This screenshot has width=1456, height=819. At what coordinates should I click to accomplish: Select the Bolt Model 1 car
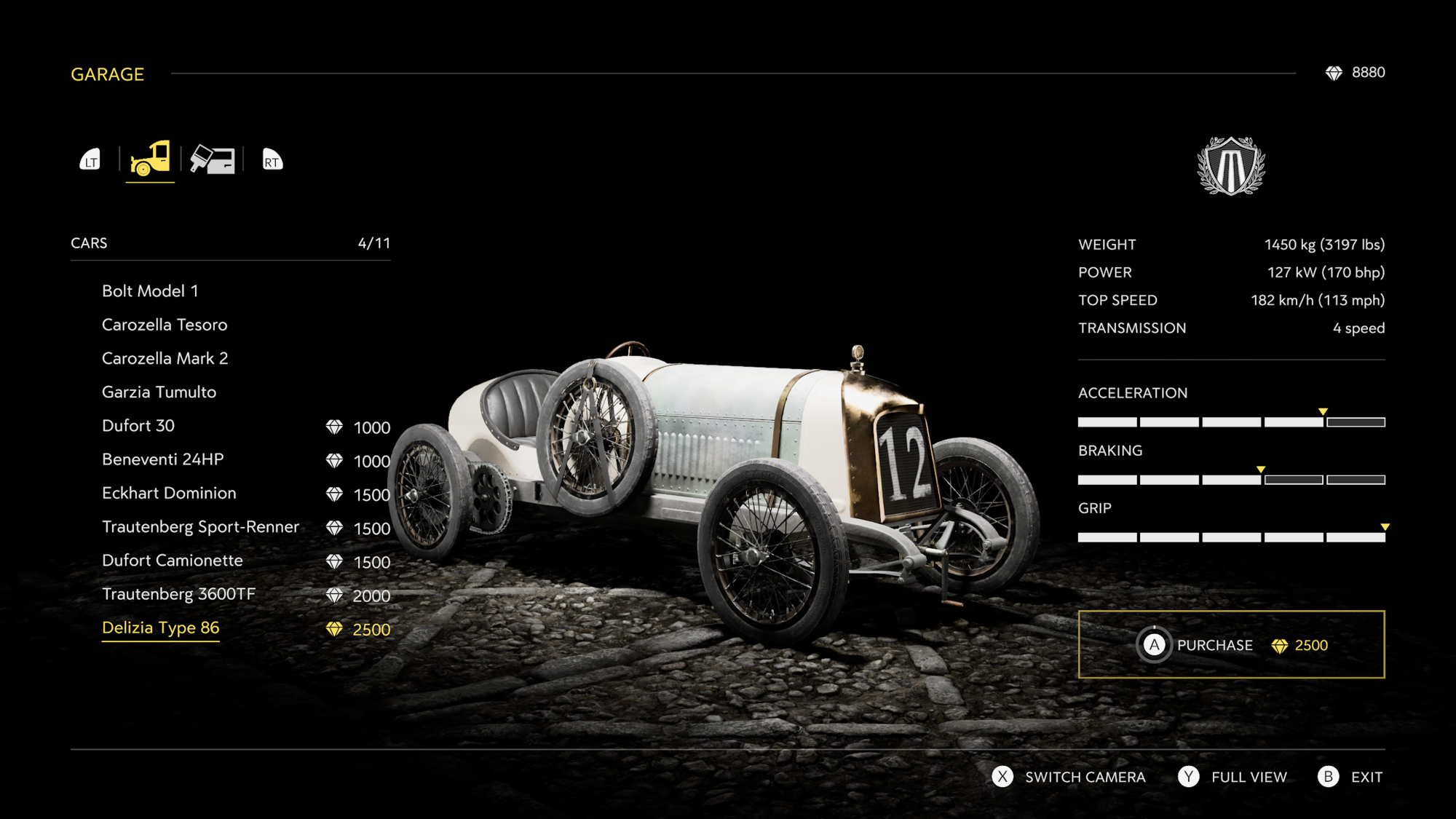point(150,291)
